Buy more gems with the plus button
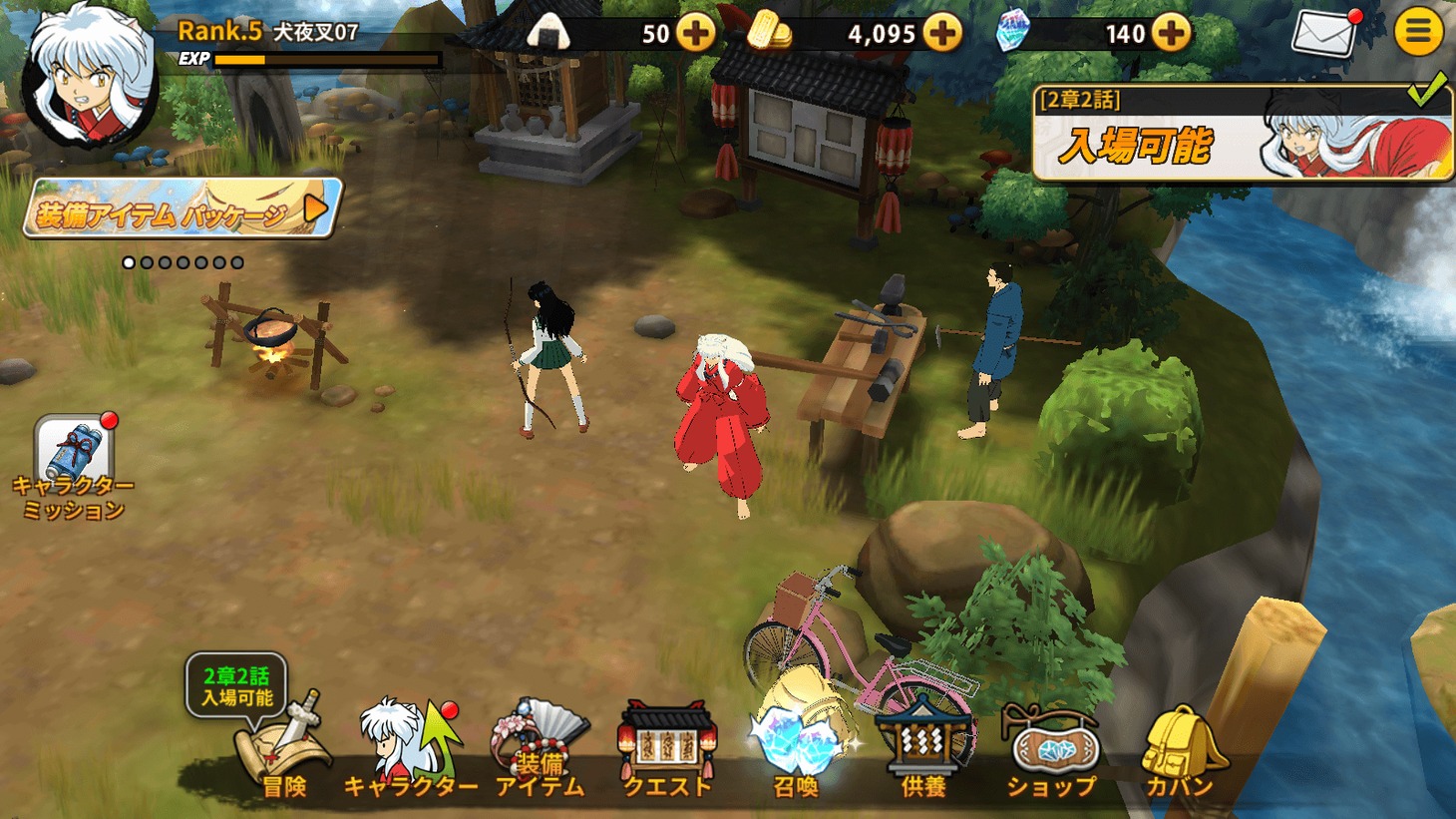 tap(1171, 33)
